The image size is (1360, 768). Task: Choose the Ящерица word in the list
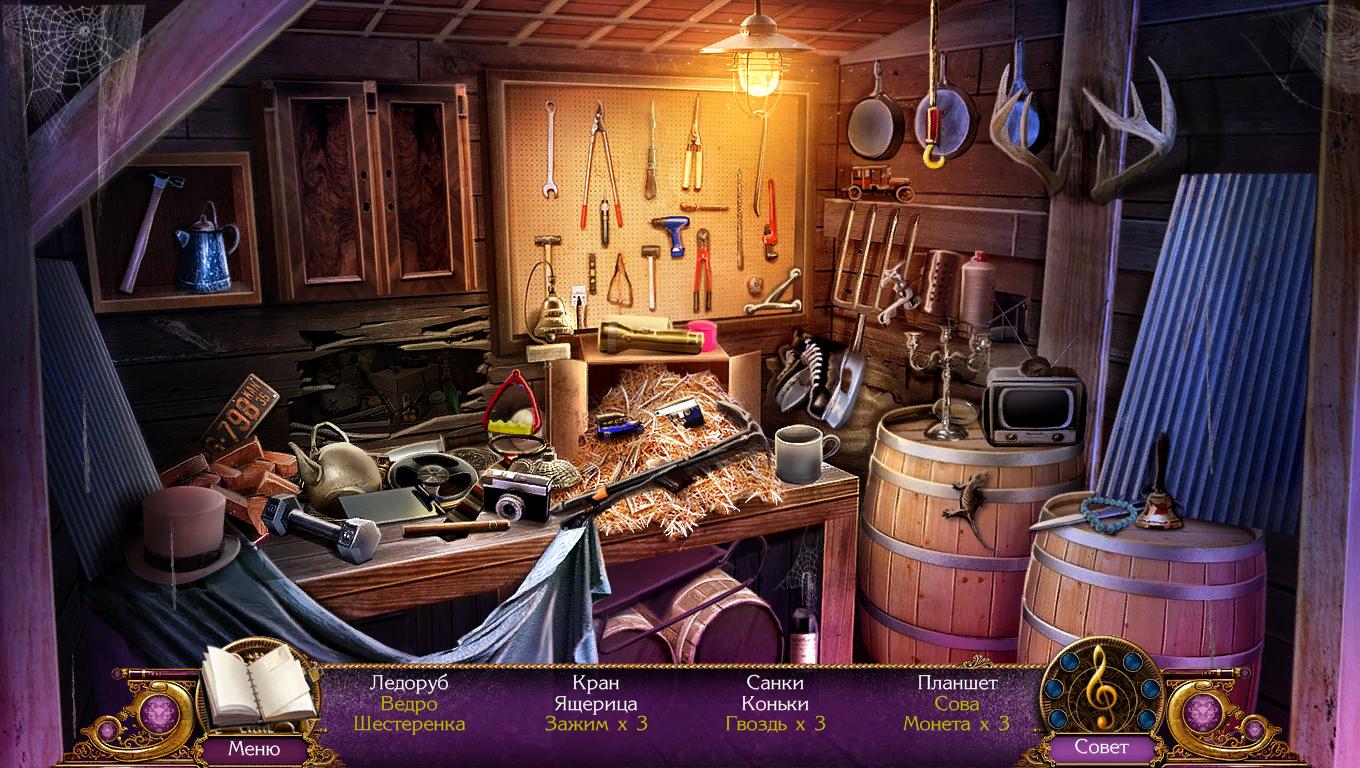click(x=596, y=703)
